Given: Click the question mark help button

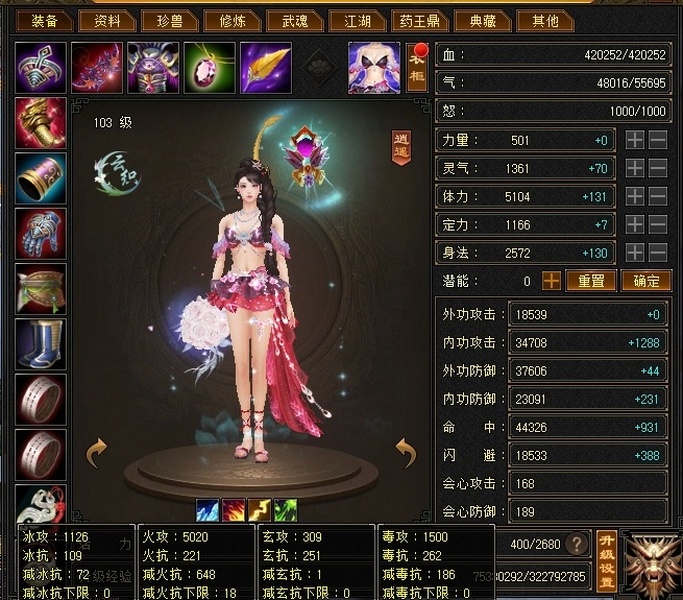Looking at the screenshot, I should point(576,544).
